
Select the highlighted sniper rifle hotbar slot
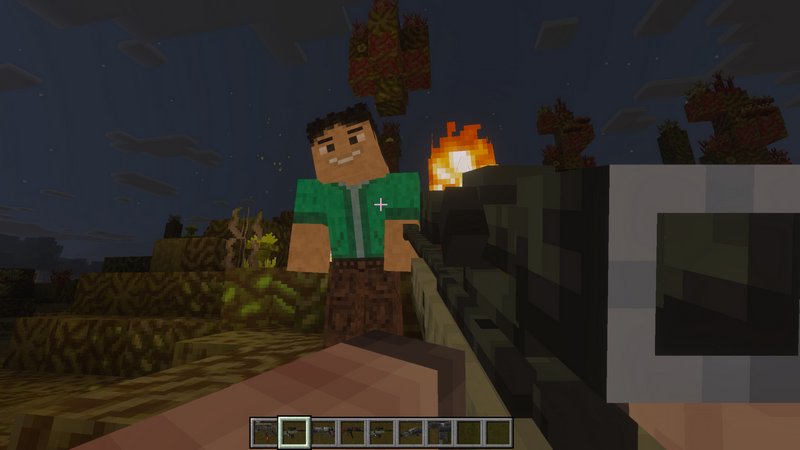(293, 431)
